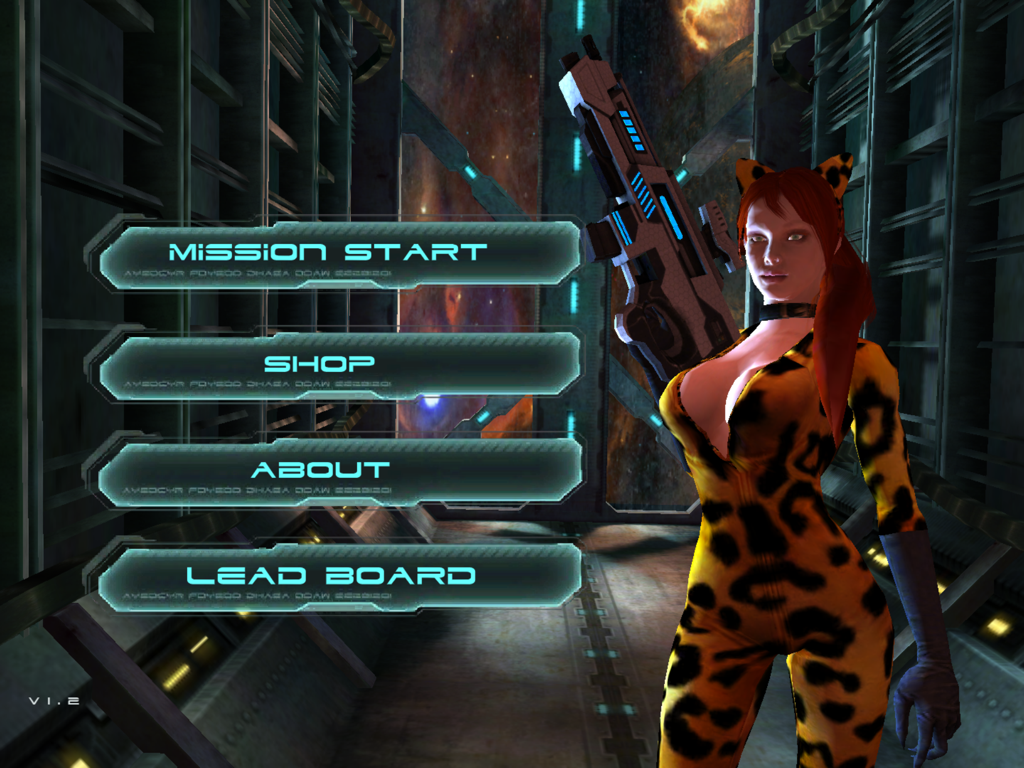View the Lead Board
The height and width of the screenshot is (768, 1024).
[x=330, y=578]
